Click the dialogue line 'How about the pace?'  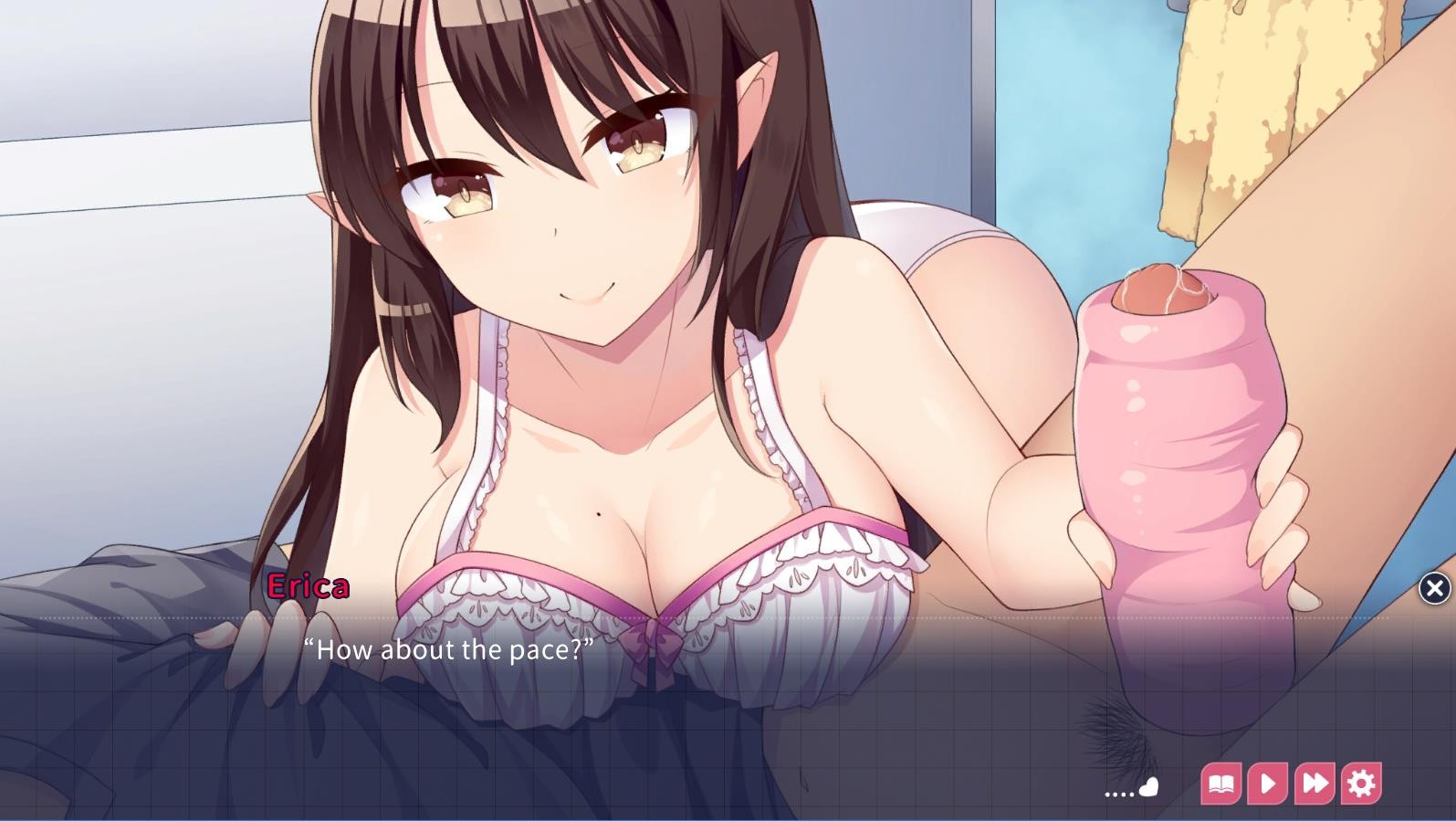pyautogui.click(x=450, y=649)
